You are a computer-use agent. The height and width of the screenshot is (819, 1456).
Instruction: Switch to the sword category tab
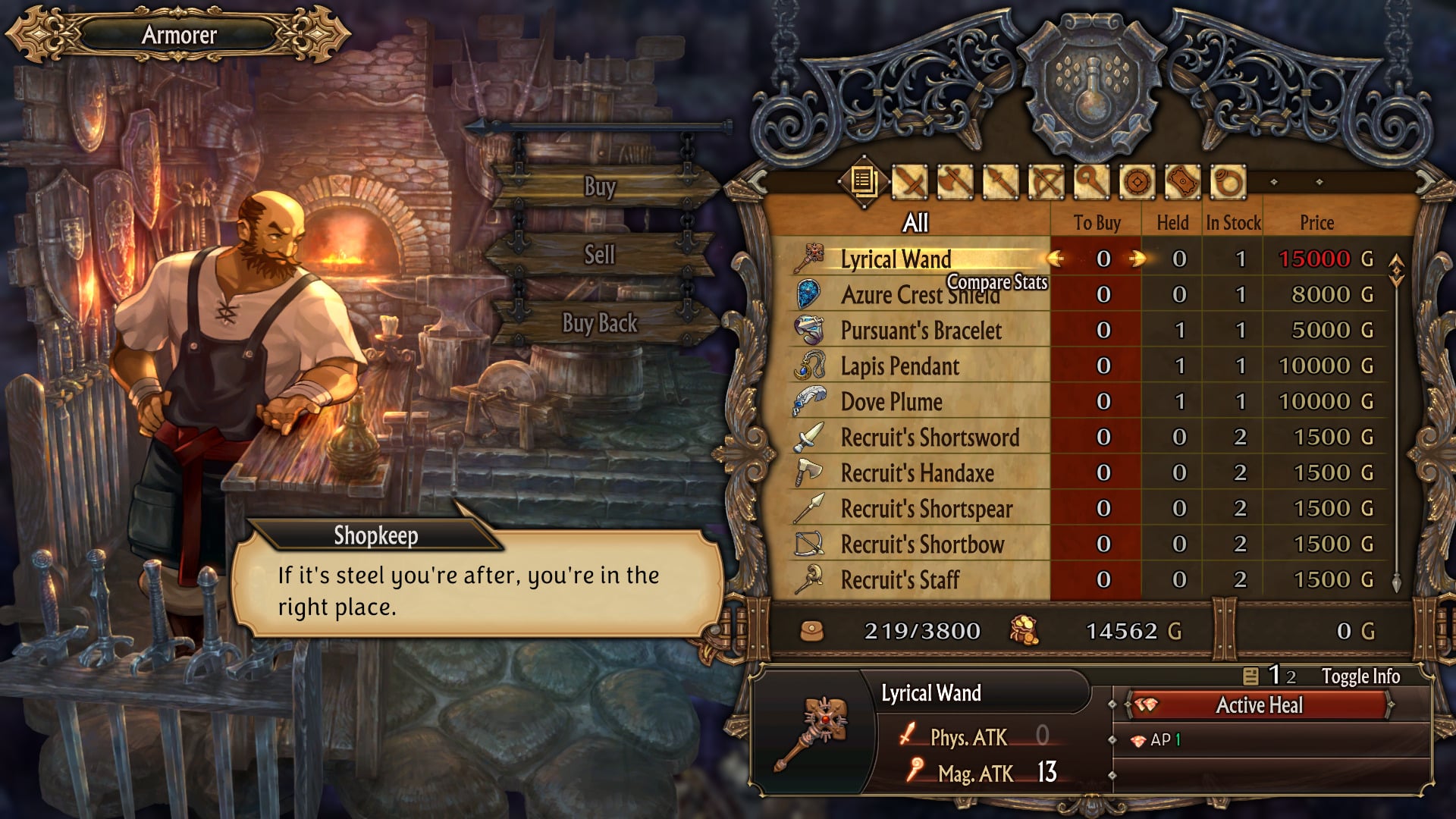click(910, 182)
